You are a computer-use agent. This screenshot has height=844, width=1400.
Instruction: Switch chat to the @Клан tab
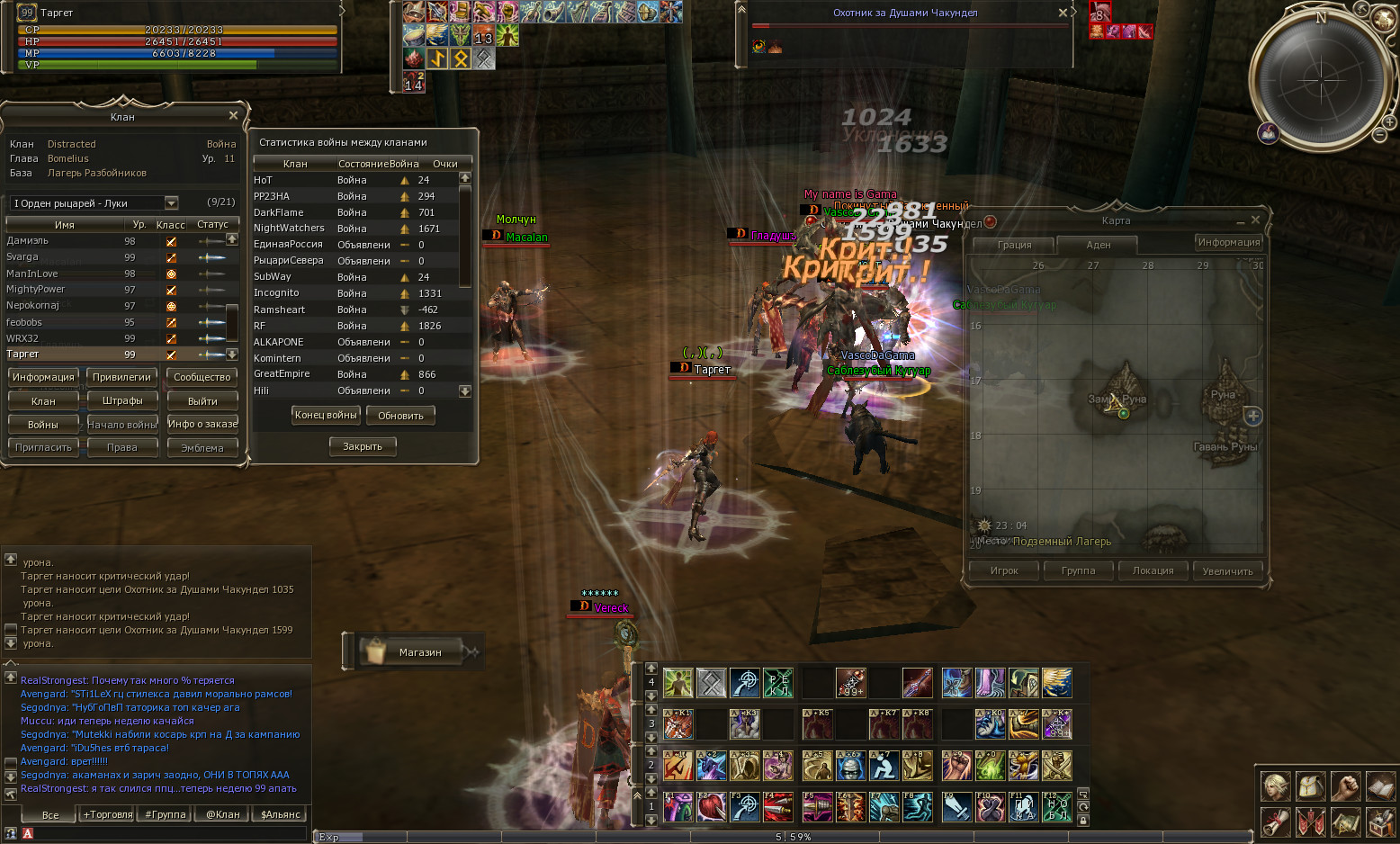click(223, 814)
